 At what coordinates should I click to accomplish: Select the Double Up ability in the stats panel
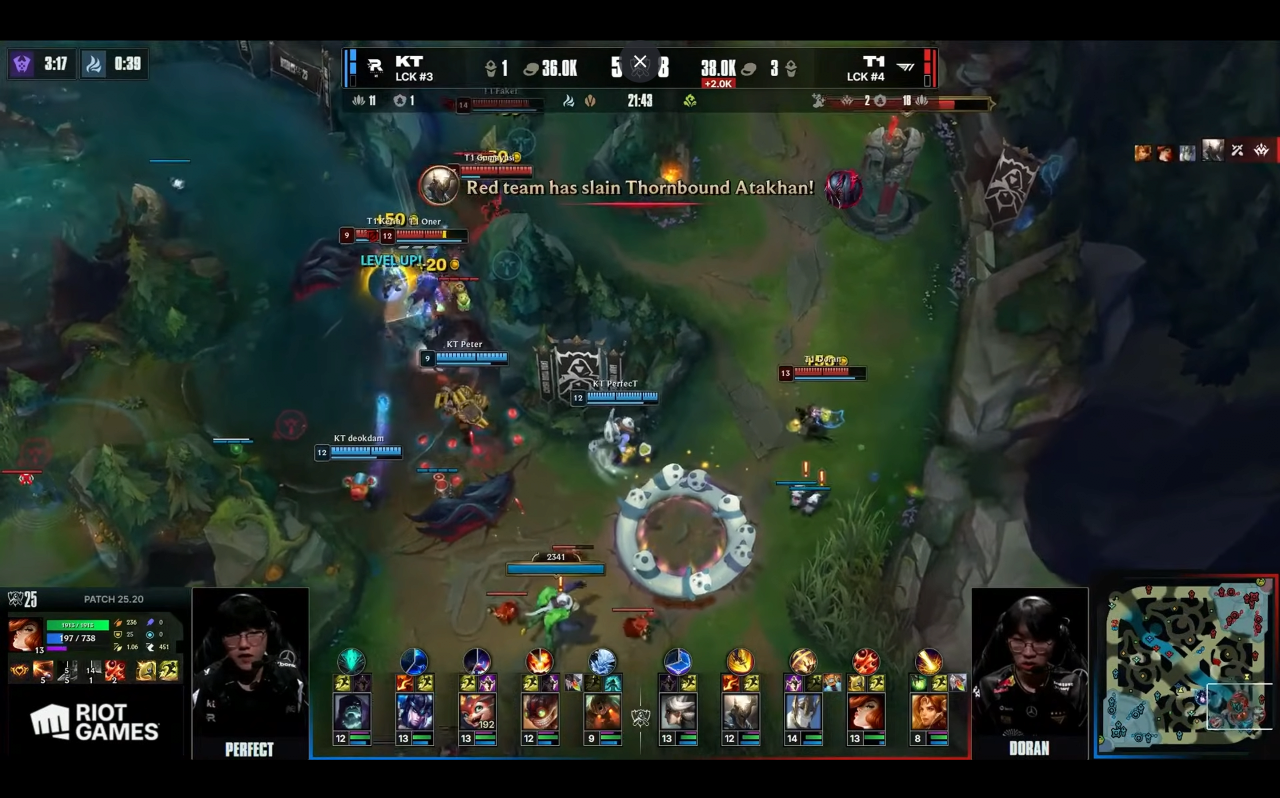click(43, 670)
